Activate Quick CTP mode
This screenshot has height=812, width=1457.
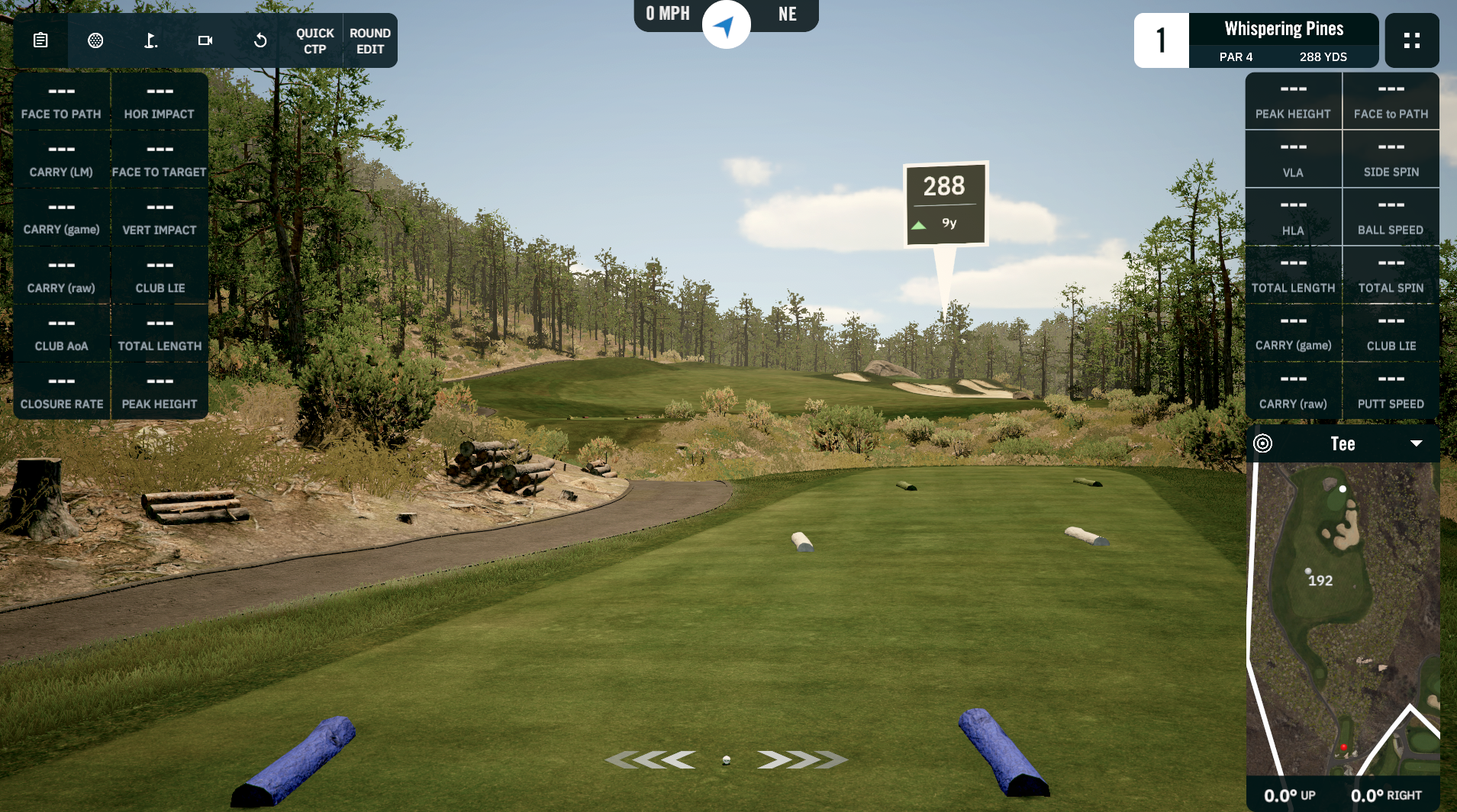click(314, 41)
